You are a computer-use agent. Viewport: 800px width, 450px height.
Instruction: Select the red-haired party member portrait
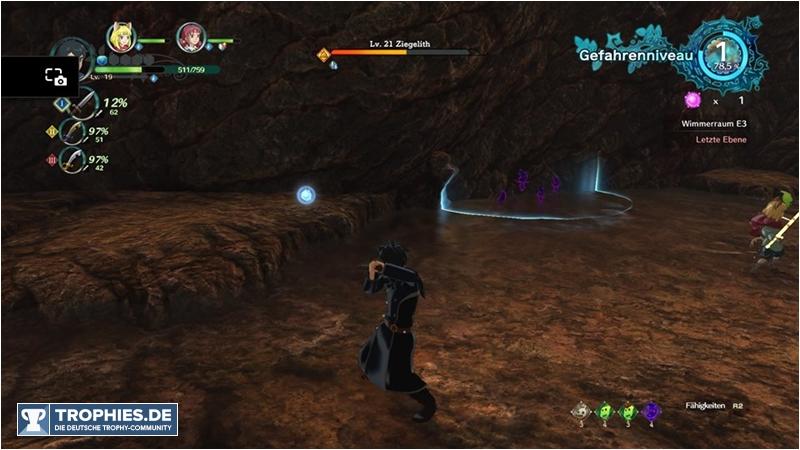pyautogui.click(x=189, y=38)
